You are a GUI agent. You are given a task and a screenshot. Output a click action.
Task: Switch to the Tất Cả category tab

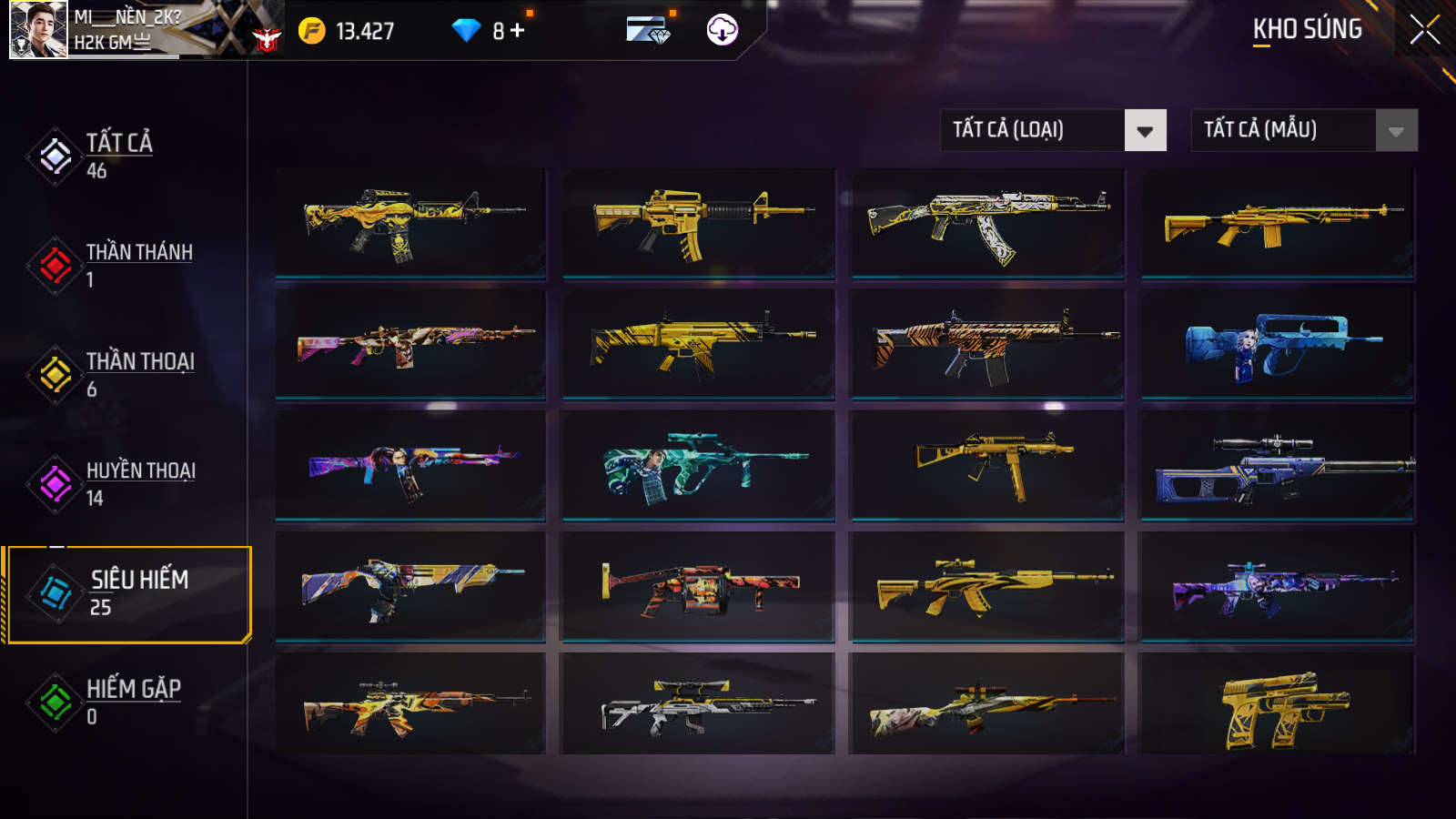click(x=118, y=156)
